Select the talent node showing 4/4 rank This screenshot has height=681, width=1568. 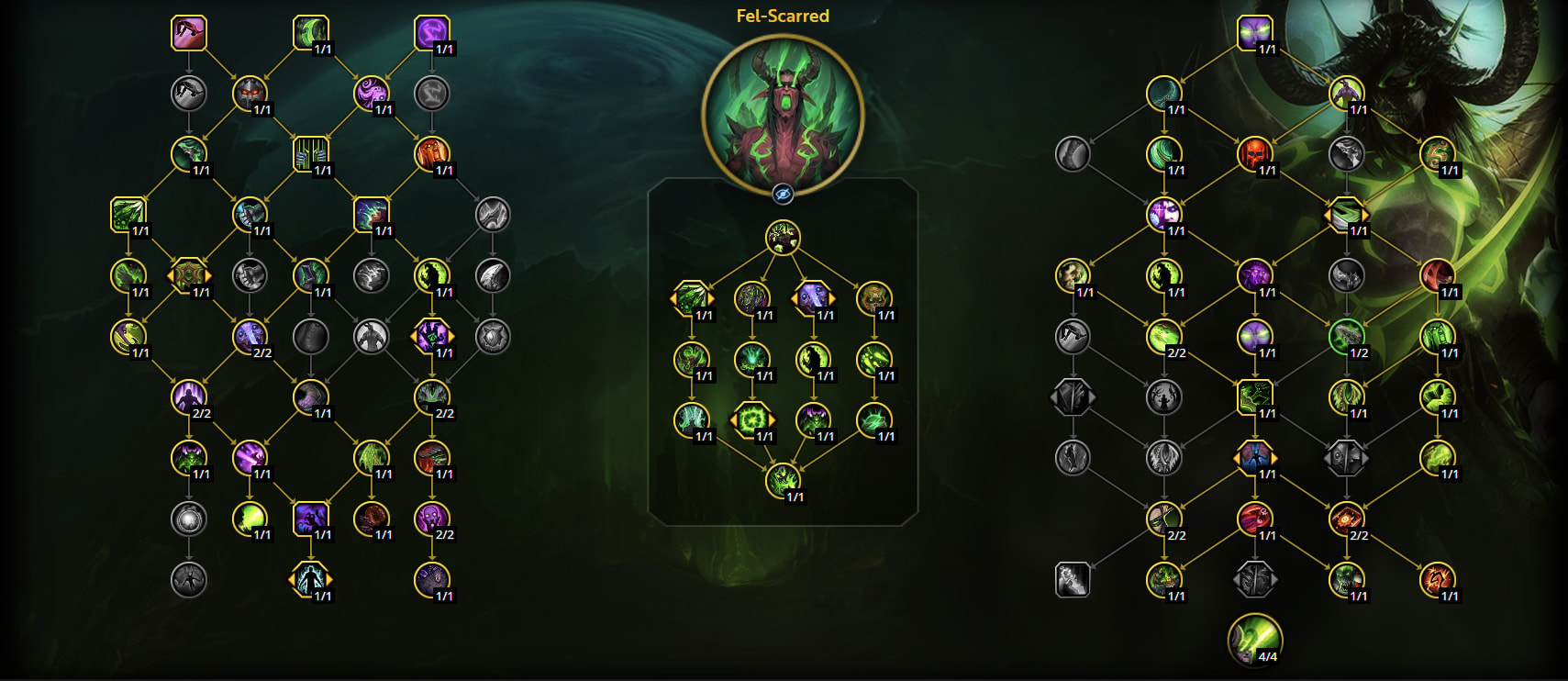[1254, 639]
